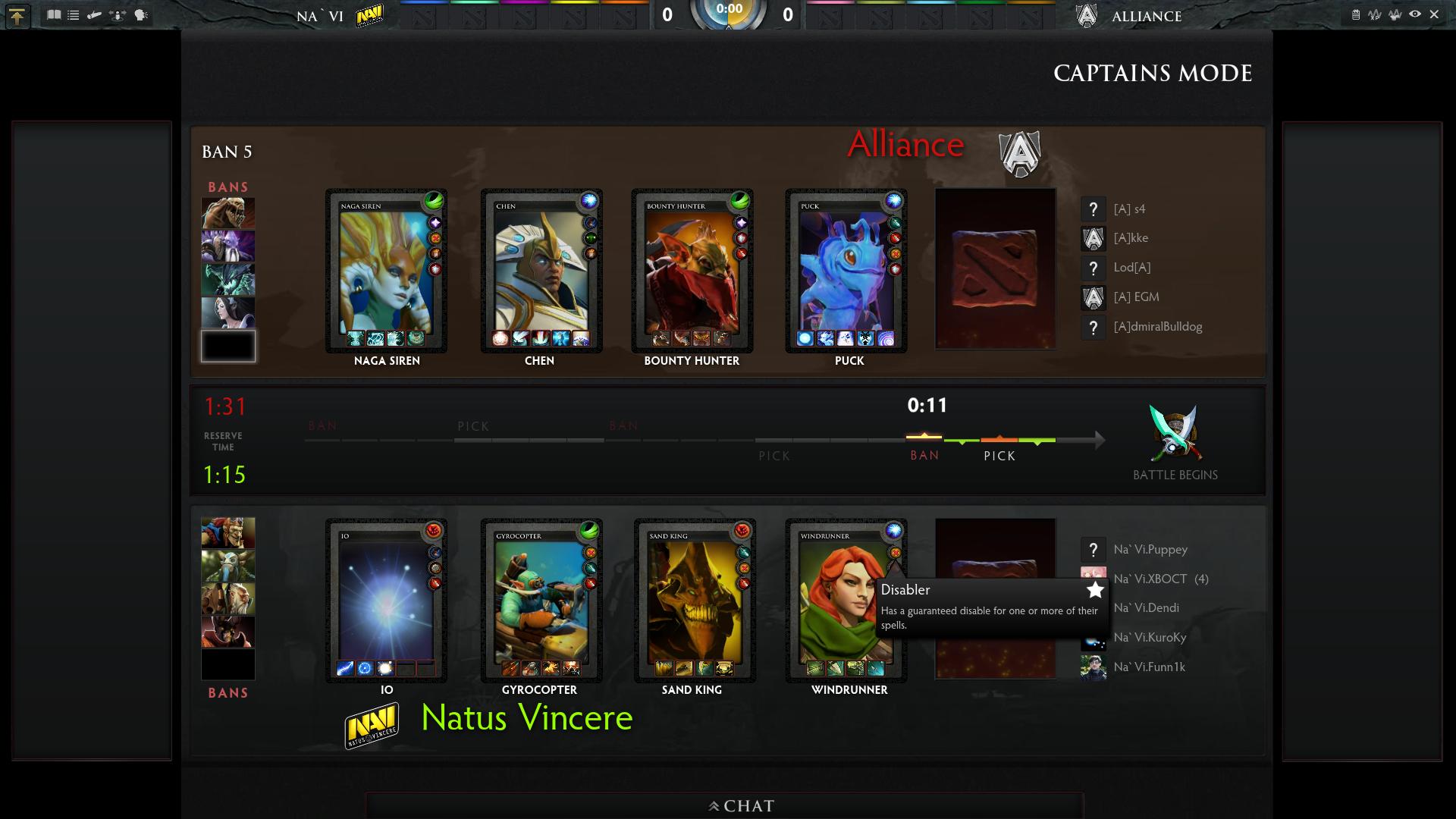Open the open-book library icon
Viewport: 1456px width, 819px height.
click(54, 14)
